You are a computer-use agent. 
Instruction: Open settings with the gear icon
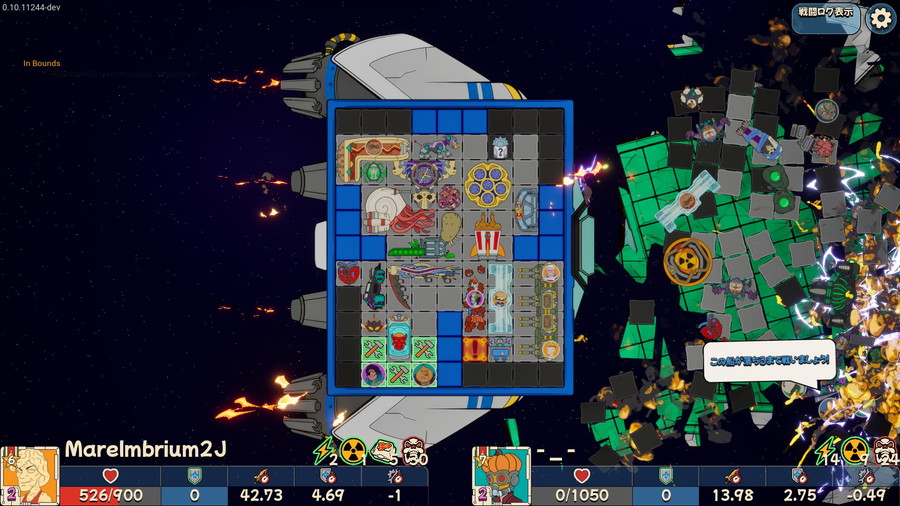880,17
